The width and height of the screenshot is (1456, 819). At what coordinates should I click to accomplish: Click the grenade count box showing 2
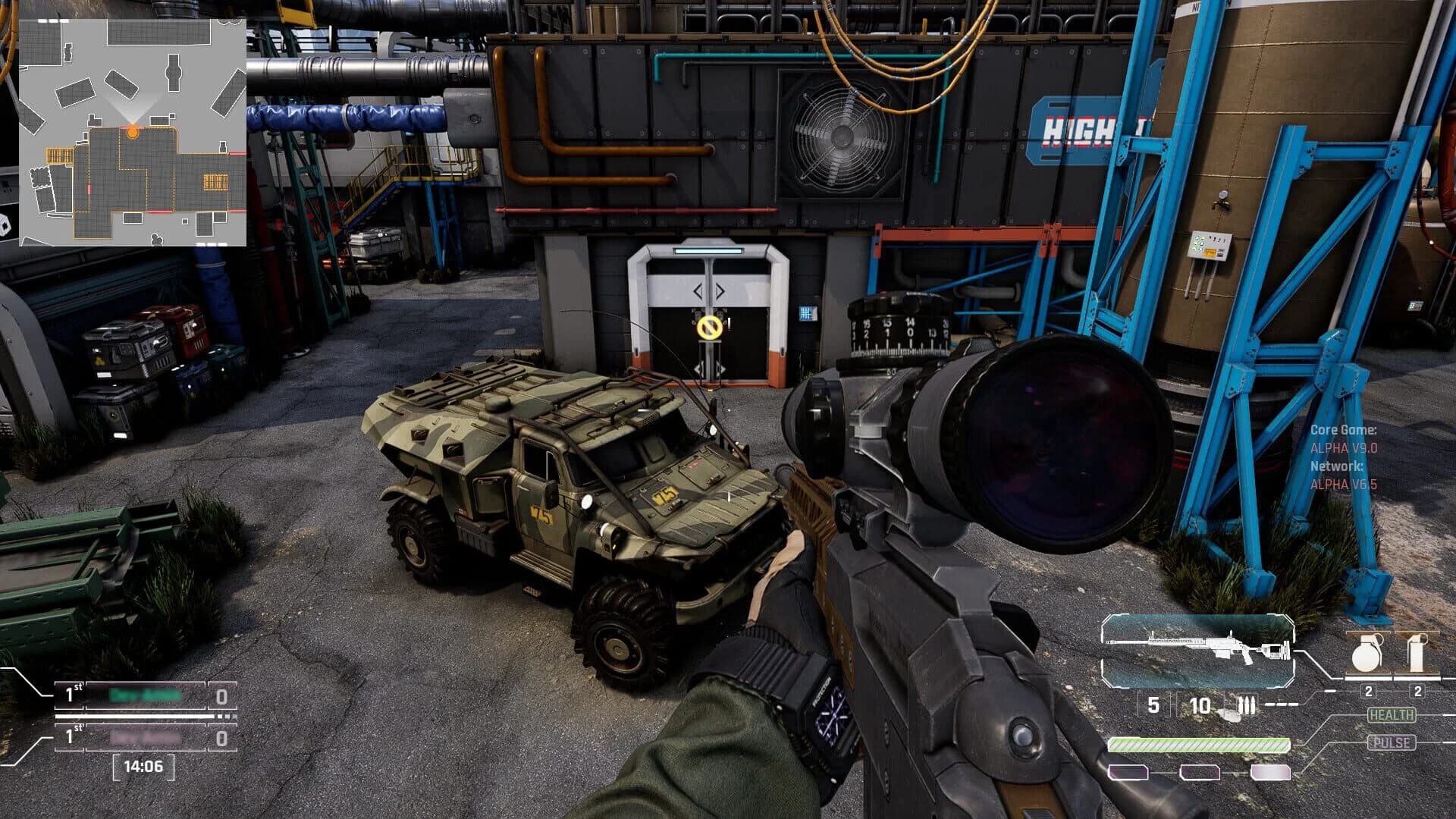[x=1368, y=692]
